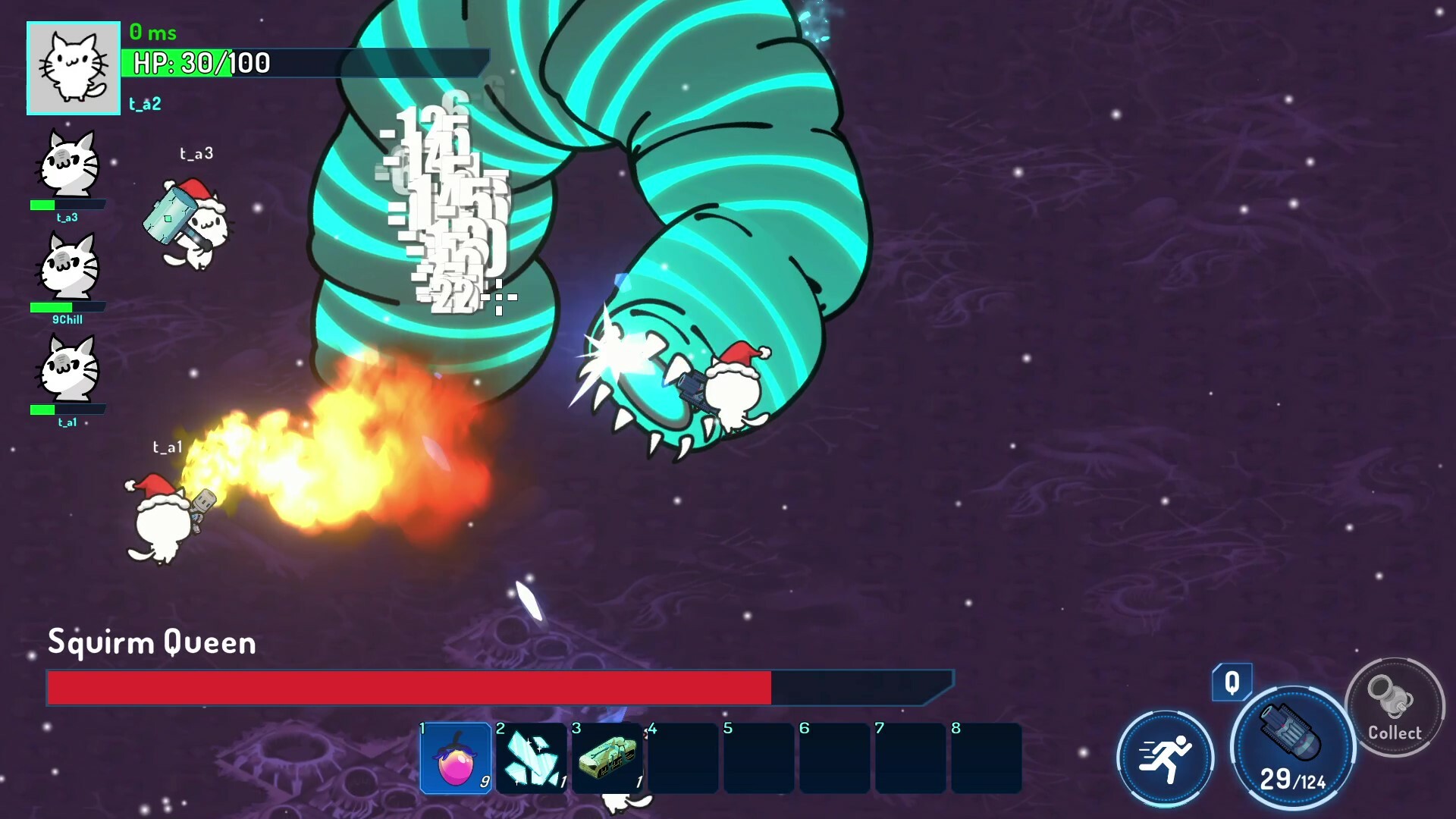Select empty hotbar slot 4

click(x=682, y=758)
